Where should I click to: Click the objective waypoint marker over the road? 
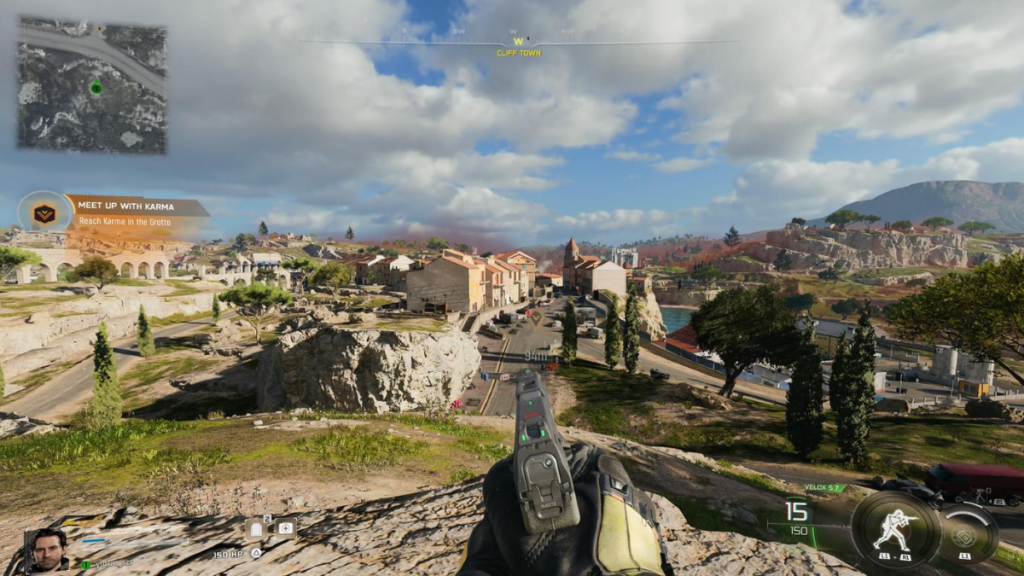click(x=538, y=318)
